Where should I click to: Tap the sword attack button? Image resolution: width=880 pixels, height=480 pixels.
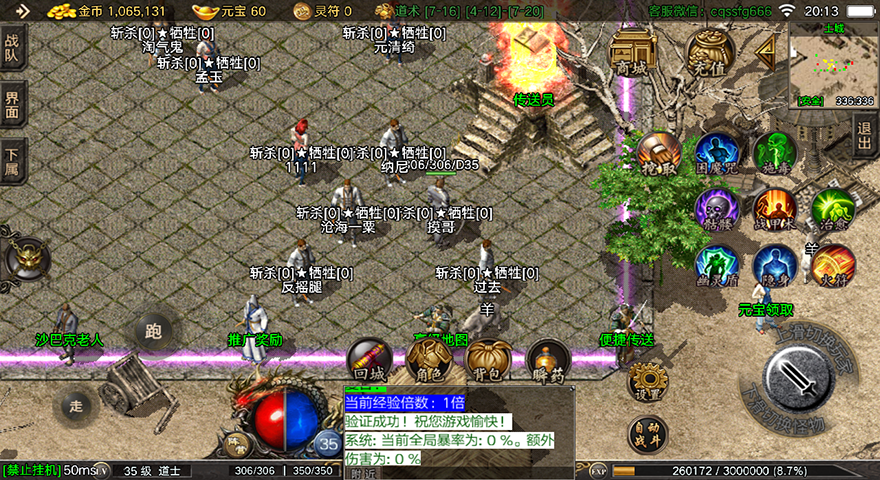797,379
